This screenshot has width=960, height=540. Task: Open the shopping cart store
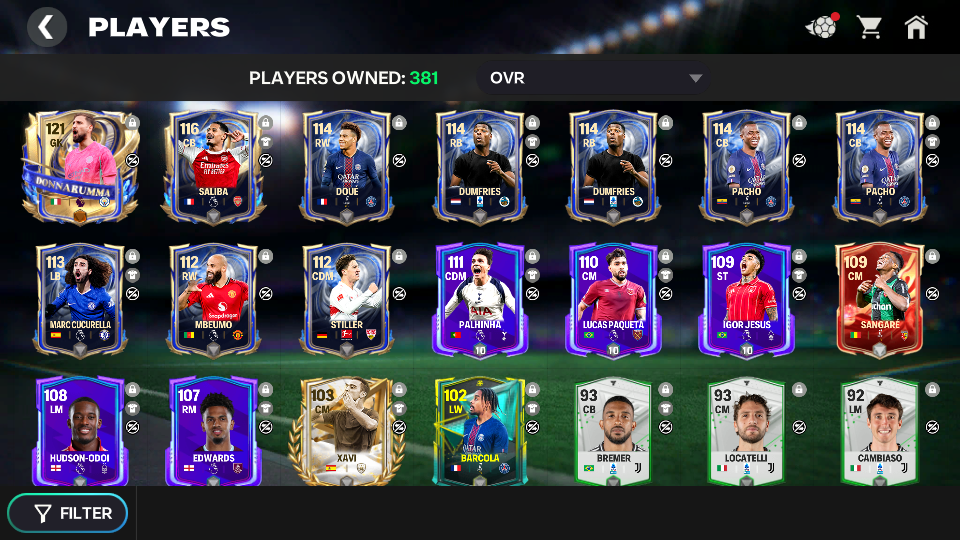click(x=869, y=27)
